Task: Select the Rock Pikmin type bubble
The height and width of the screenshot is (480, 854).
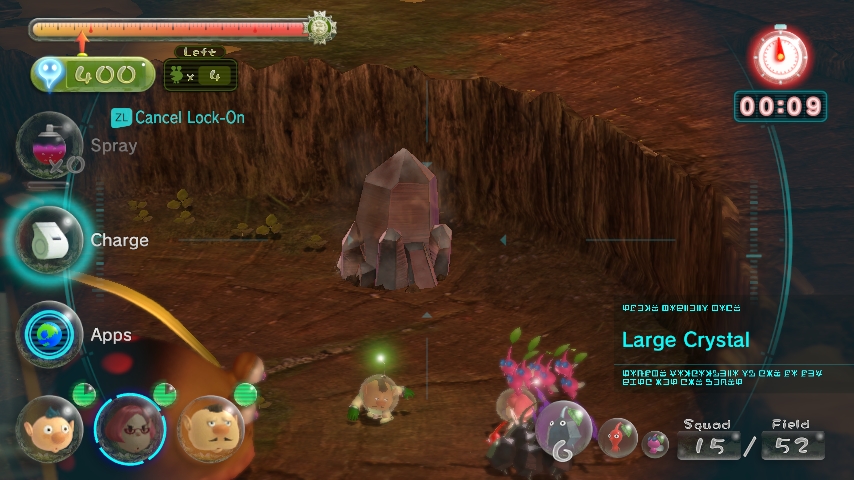Action: 567,433
